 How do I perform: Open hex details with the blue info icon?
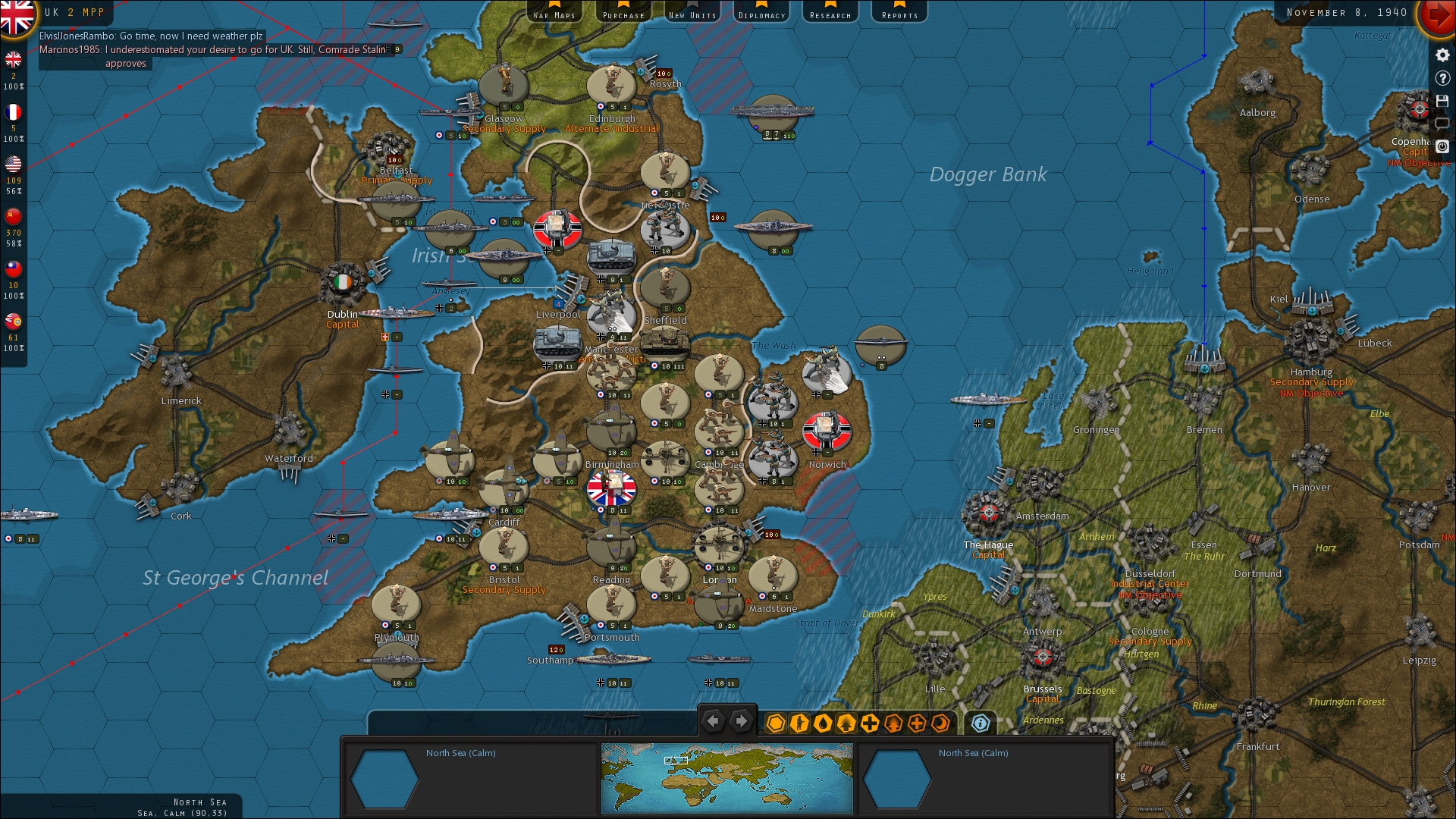(980, 724)
